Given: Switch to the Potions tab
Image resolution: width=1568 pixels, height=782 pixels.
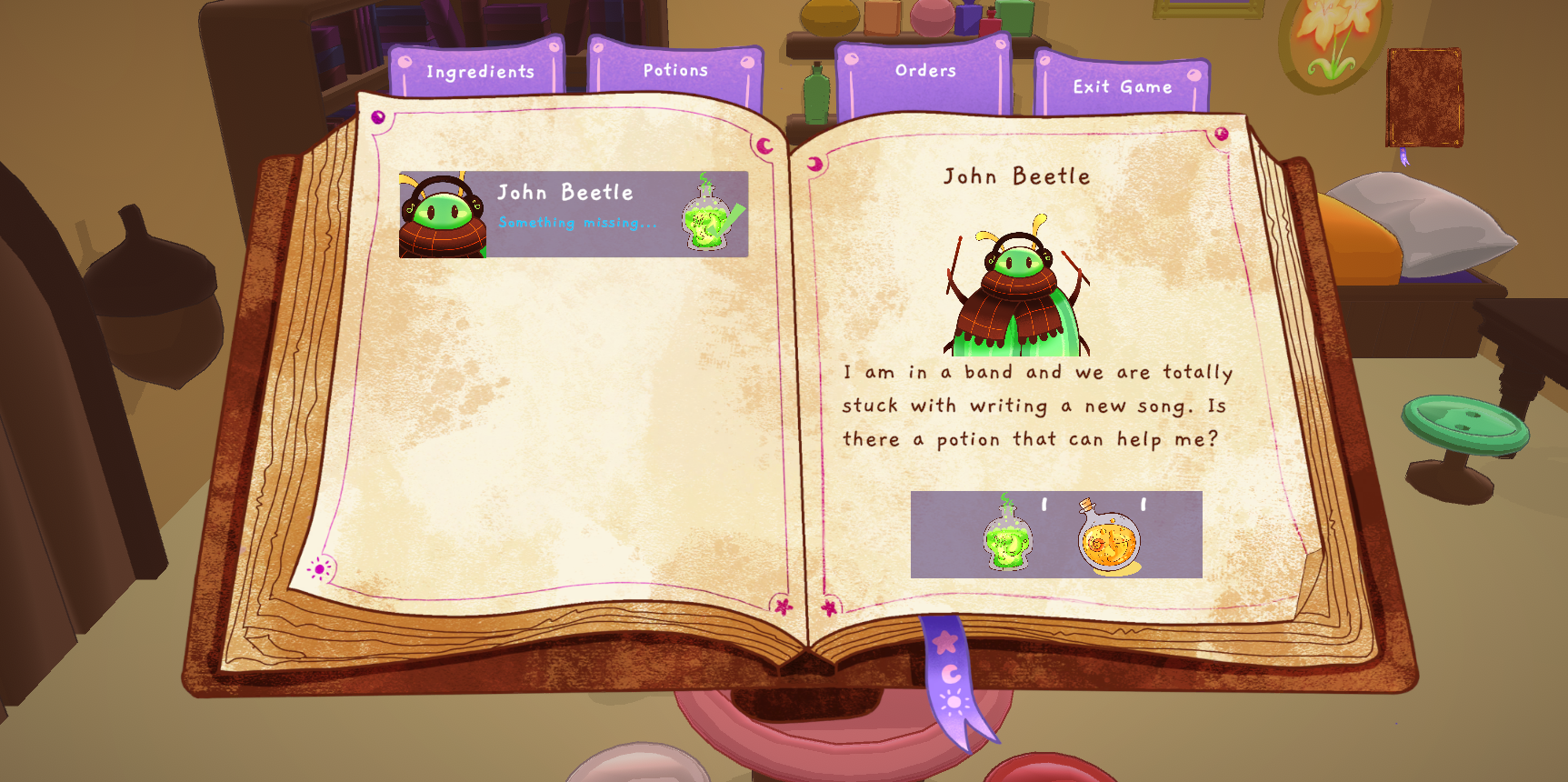Looking at the screenshot, I should [675, 70].
